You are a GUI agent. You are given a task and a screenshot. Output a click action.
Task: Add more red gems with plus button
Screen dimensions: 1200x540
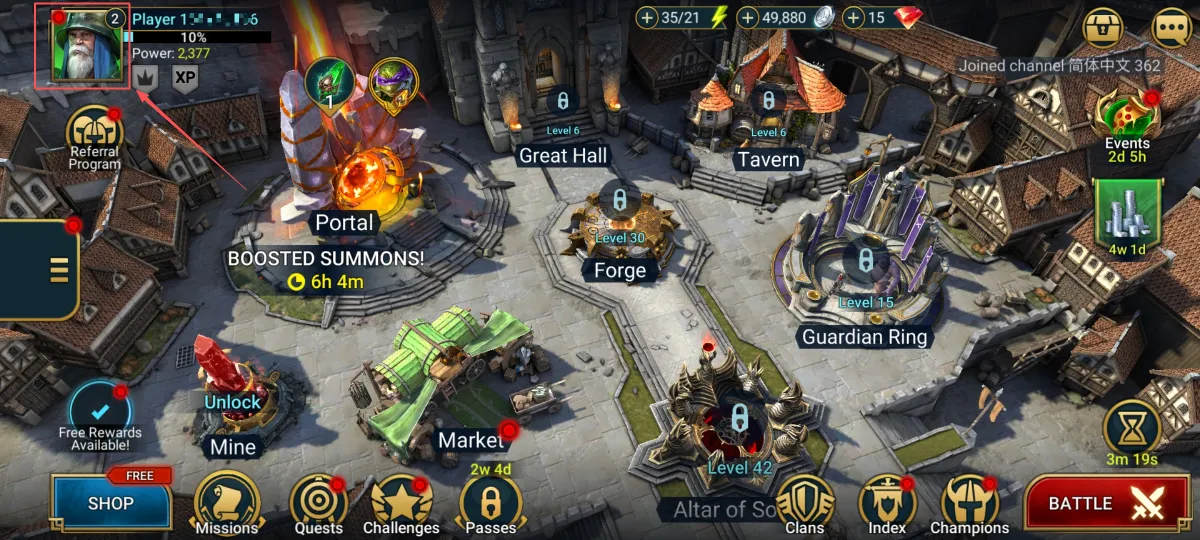tap(853, 18)
